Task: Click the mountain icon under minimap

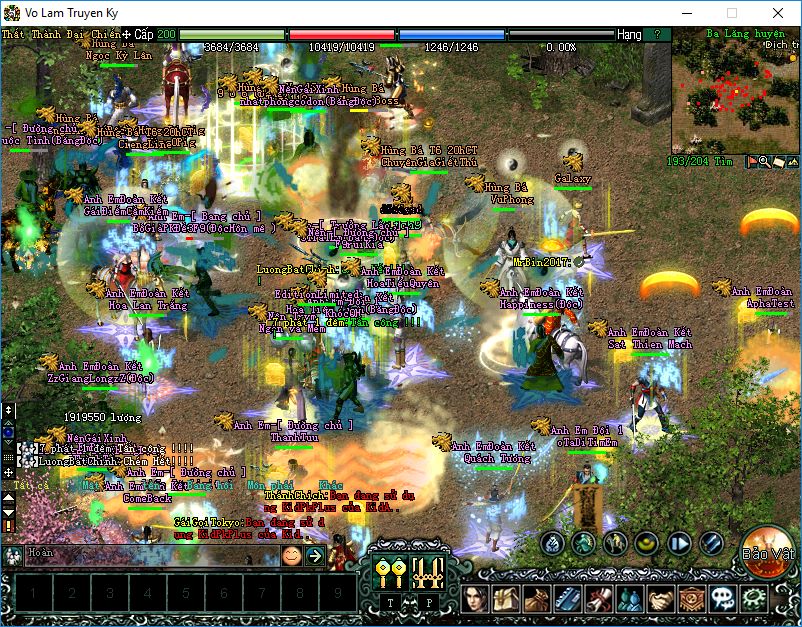Action: [x=793, y=161]
